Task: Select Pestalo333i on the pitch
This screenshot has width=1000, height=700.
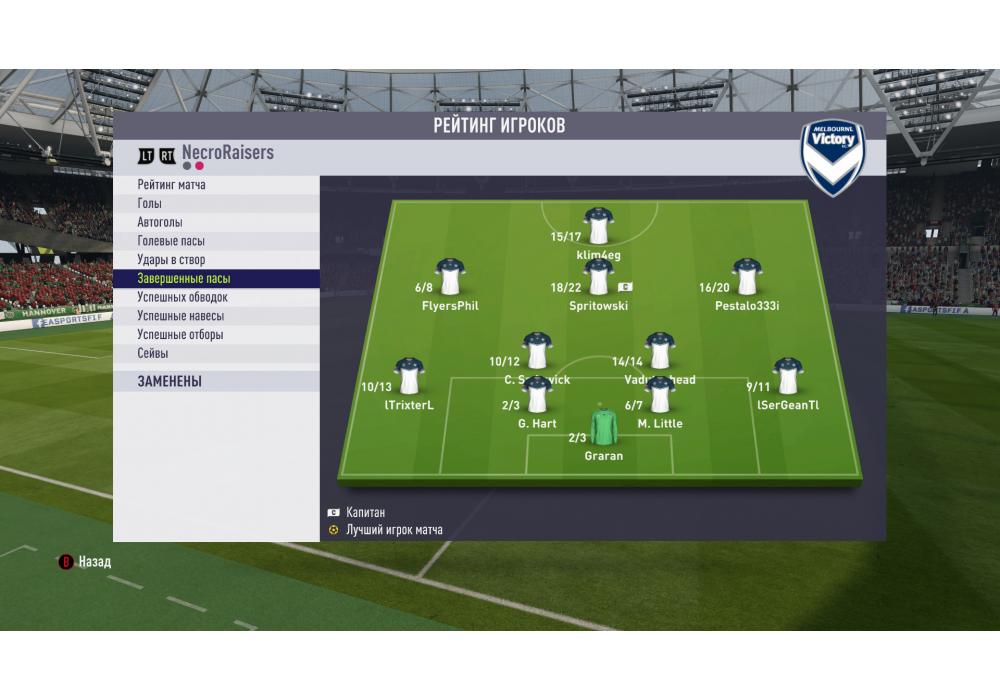Action: pos(747,277)
